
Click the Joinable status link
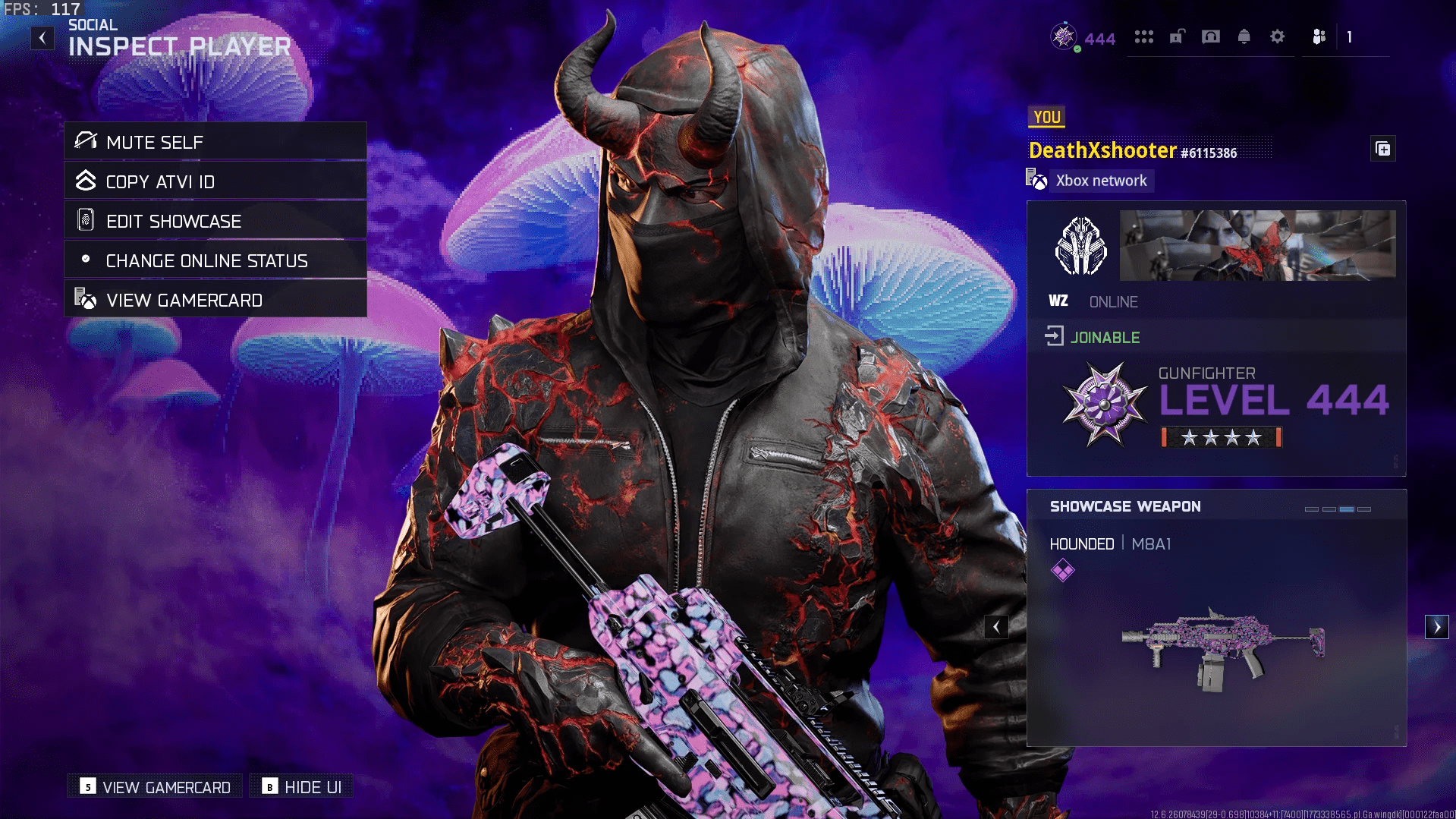click(1105, 337)
